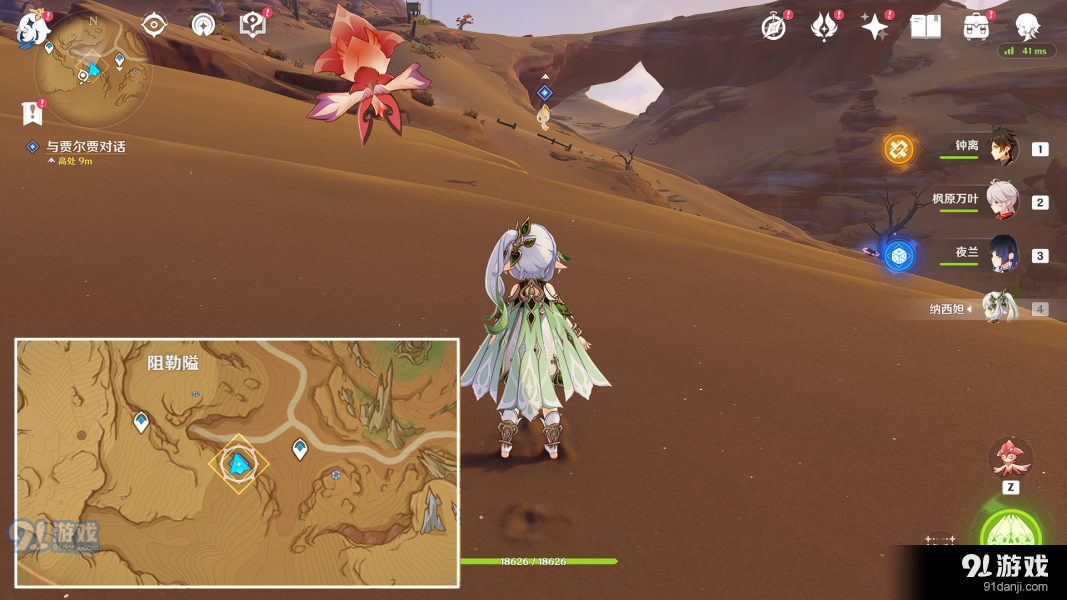Open the bookmark notice icon below the minimap
Image resolution: width=1067 pixels, height=600 pixels.
tap(32, 113)
